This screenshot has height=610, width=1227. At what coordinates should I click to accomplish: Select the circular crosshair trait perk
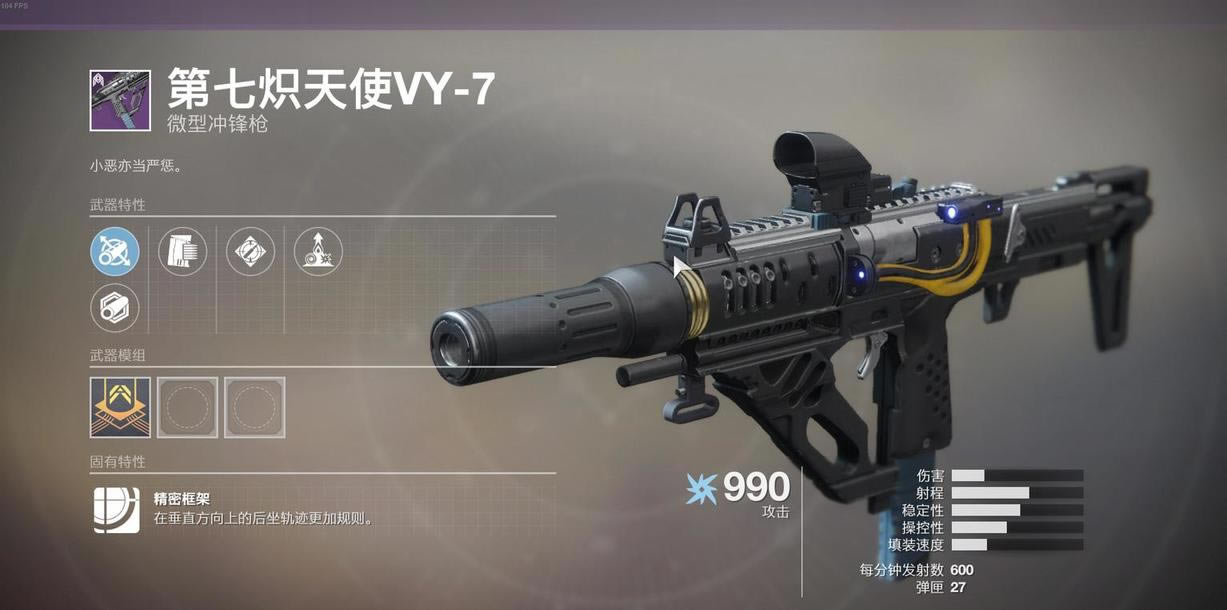[x=250, y=251]
